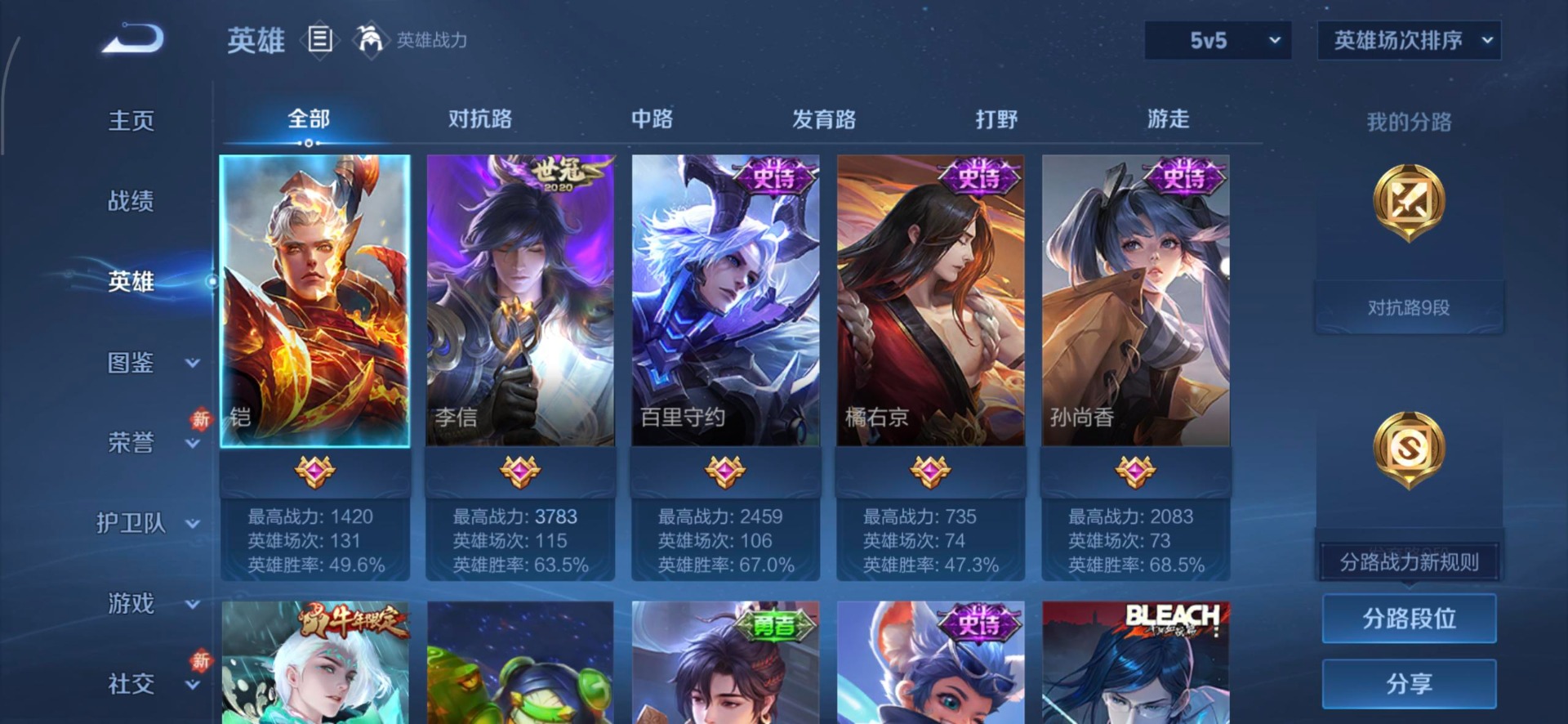Select 战绩 in the left sidebar
Image resolution: width=1568 pixels, height=724 pixels.
133,200
